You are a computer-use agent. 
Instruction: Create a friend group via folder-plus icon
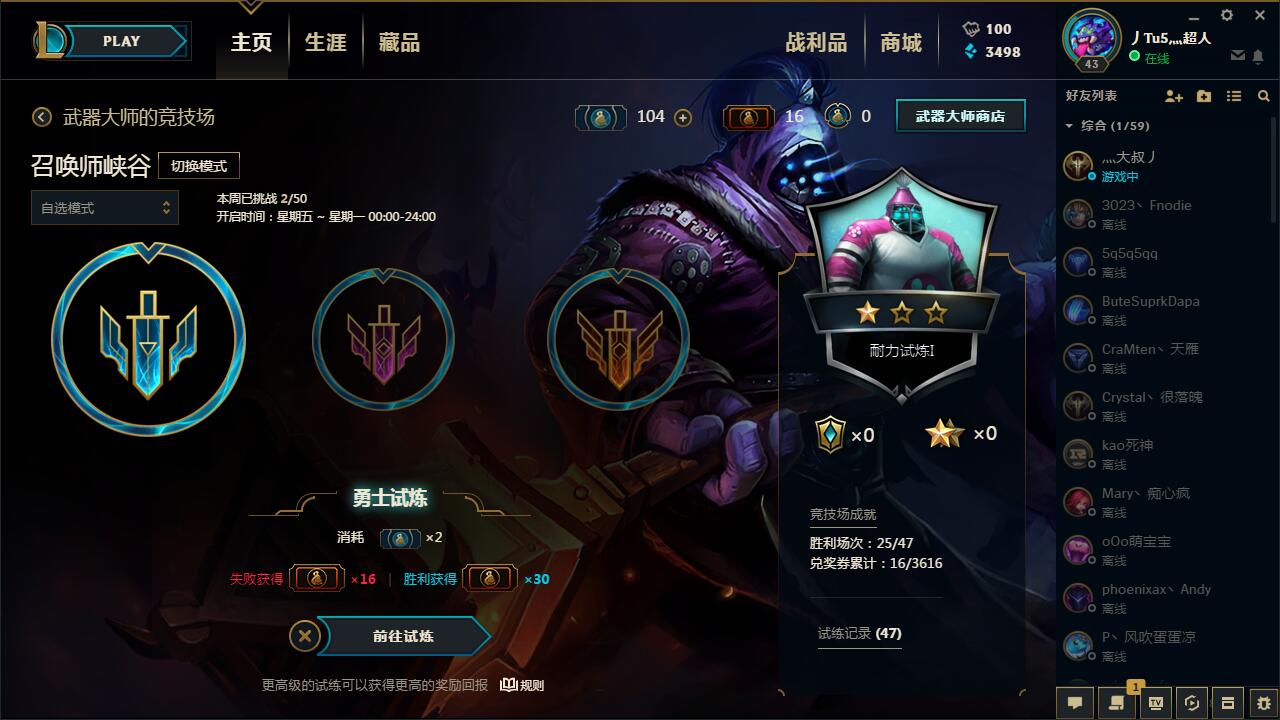coord(1203,96)
